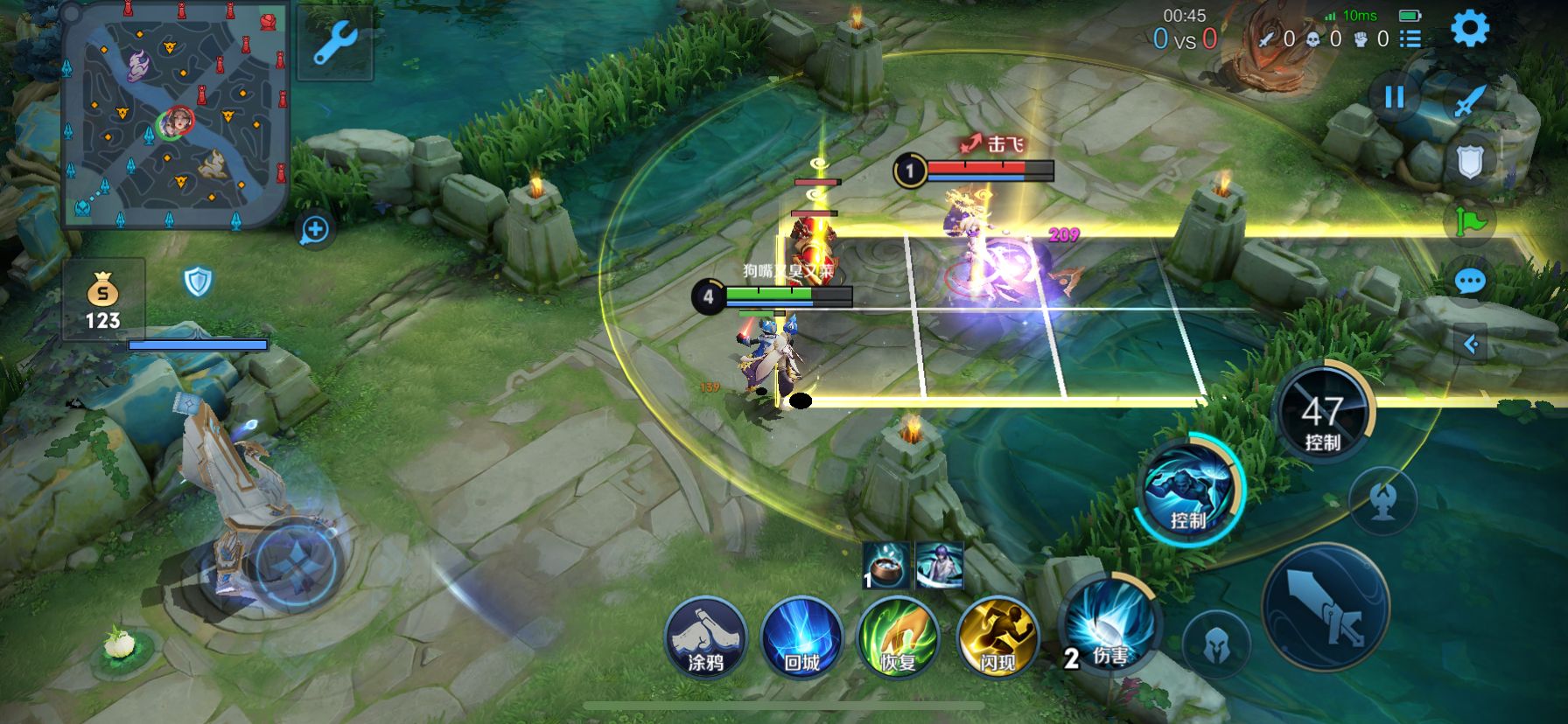This screenshot has width=1568, height=724.
Task: Cast the 恢复 heal spell
Action: (x=899, y=636)
